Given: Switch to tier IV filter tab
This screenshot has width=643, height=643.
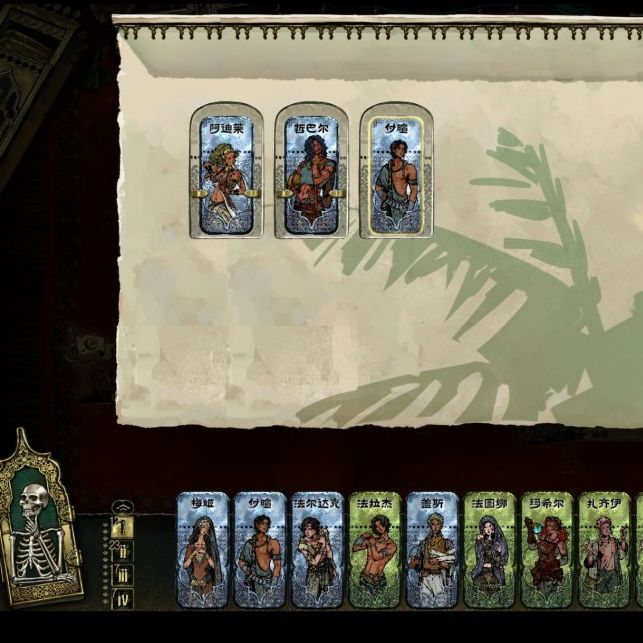Looking at the screenshot, I should pos(124,599).
